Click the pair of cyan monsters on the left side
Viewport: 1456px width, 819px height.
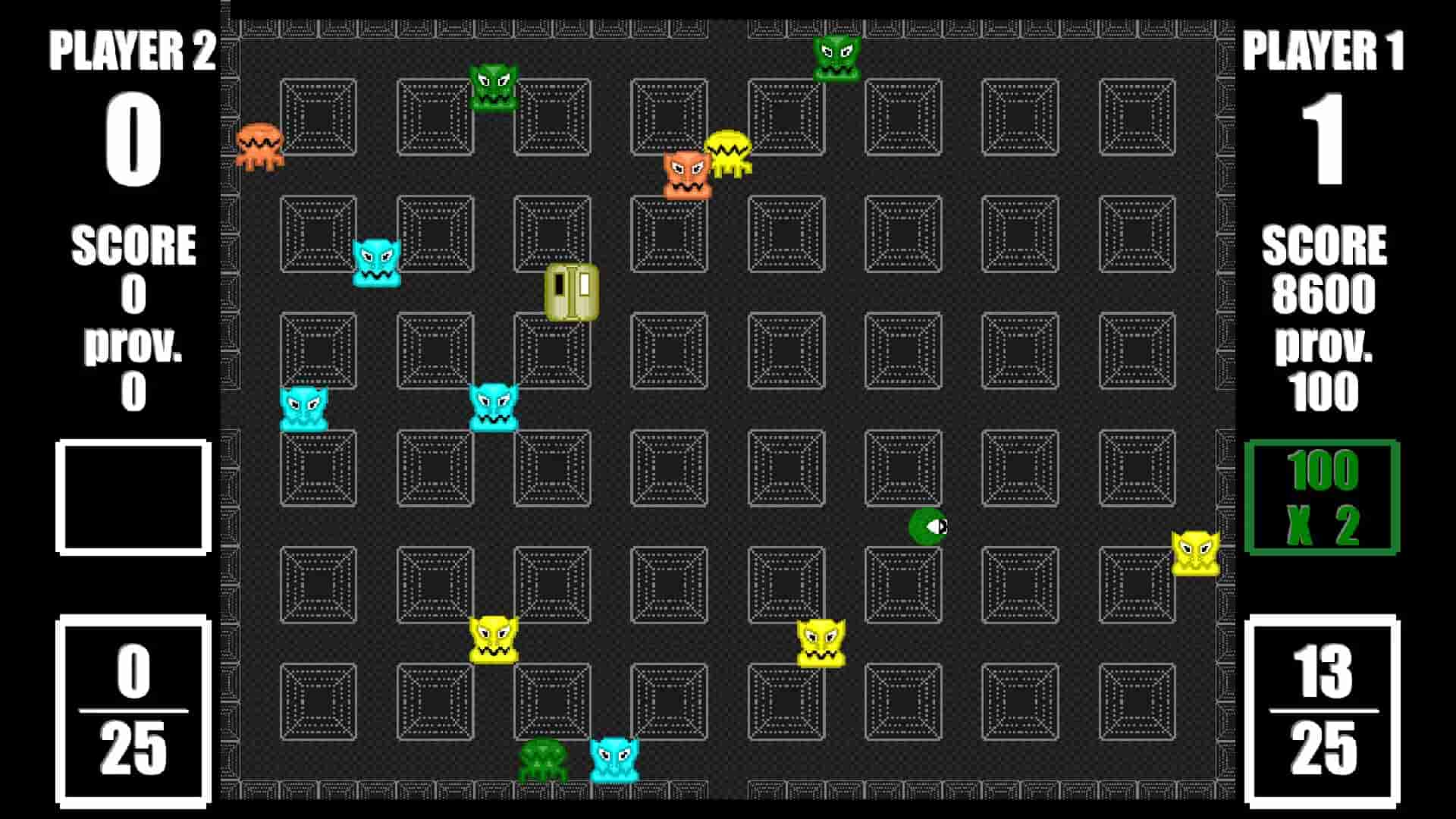point(305,408)
